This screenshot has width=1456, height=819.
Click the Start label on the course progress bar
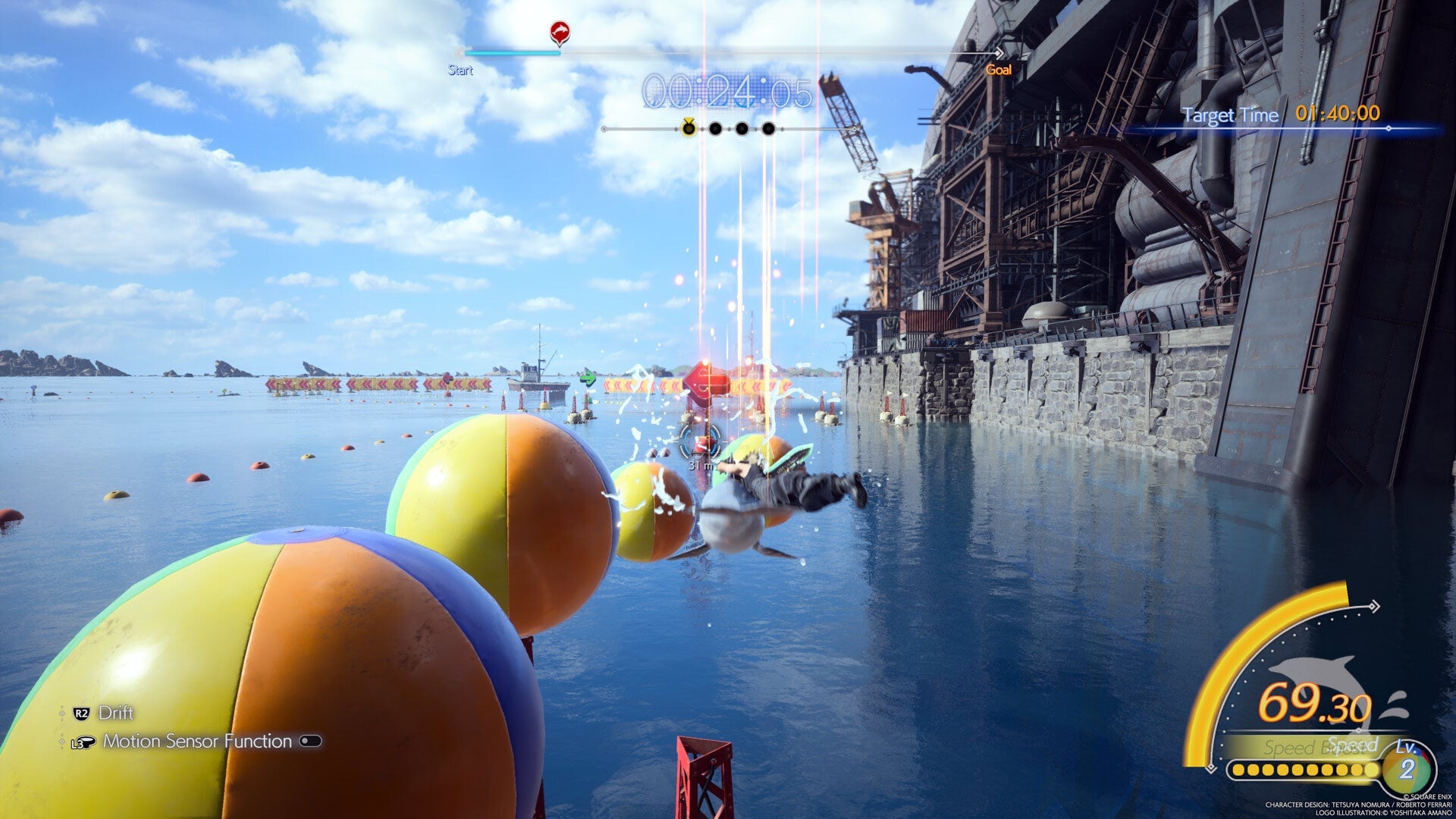click(460, 70)
